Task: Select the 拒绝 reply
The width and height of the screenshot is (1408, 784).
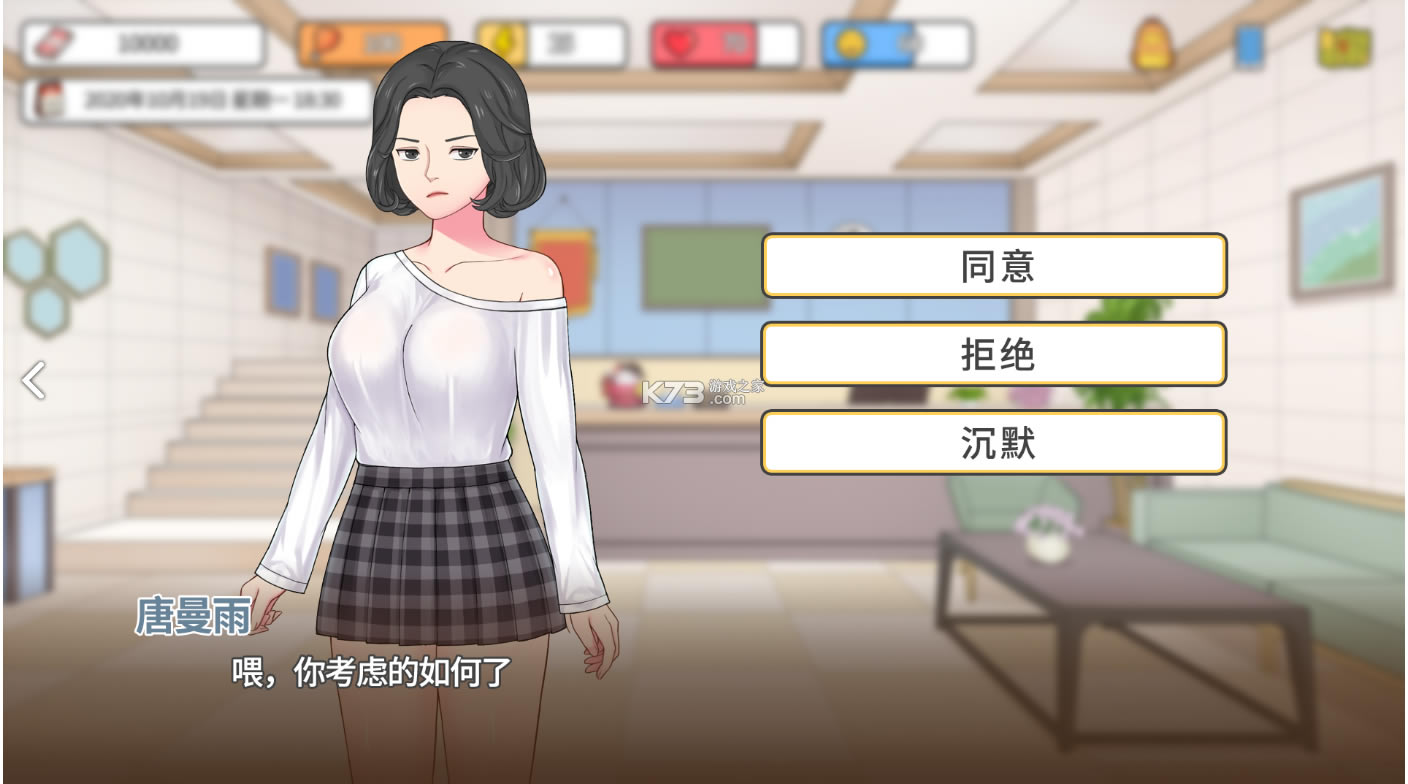Action: click(994, 354)
